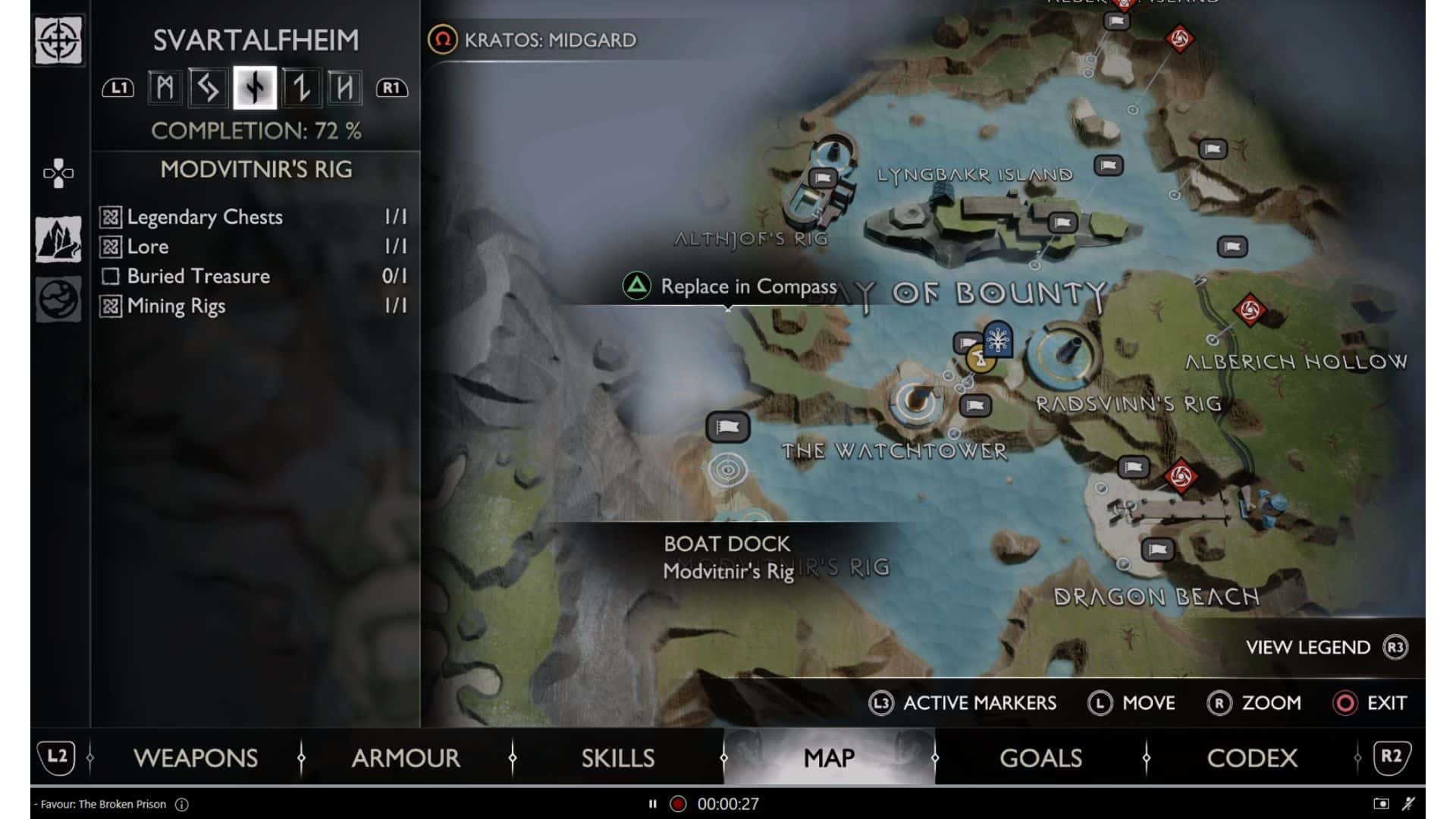Select the highlighted Svartalfheim realm rune
1456x819 pixels.
[255, 88]
